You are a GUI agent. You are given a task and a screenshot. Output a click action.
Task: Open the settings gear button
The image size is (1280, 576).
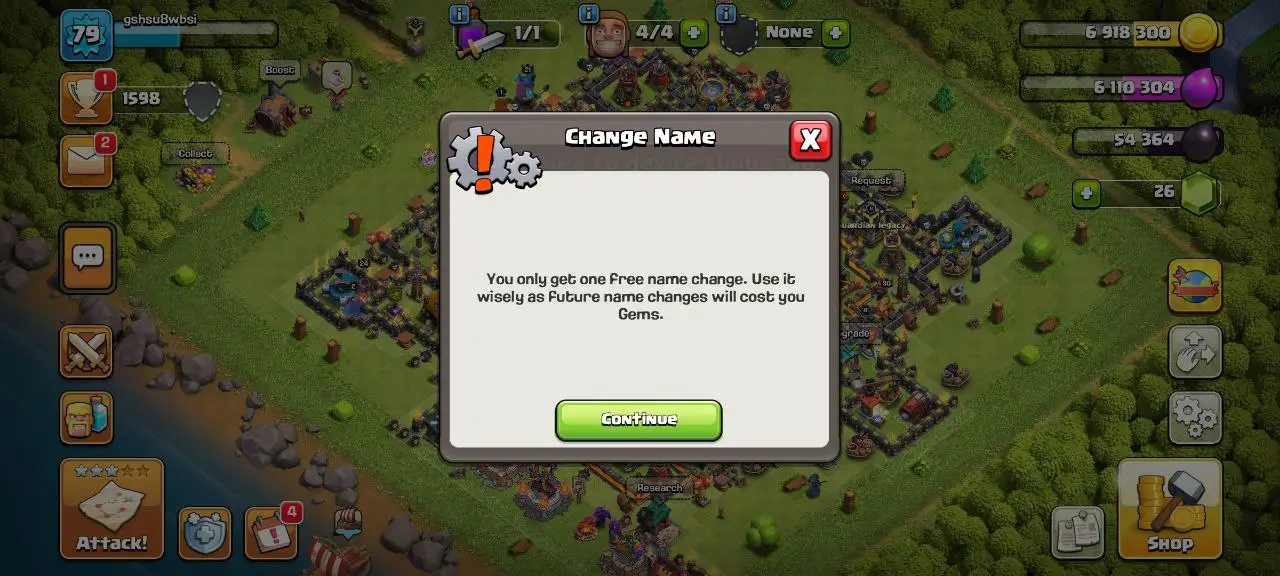[1195, 418]
